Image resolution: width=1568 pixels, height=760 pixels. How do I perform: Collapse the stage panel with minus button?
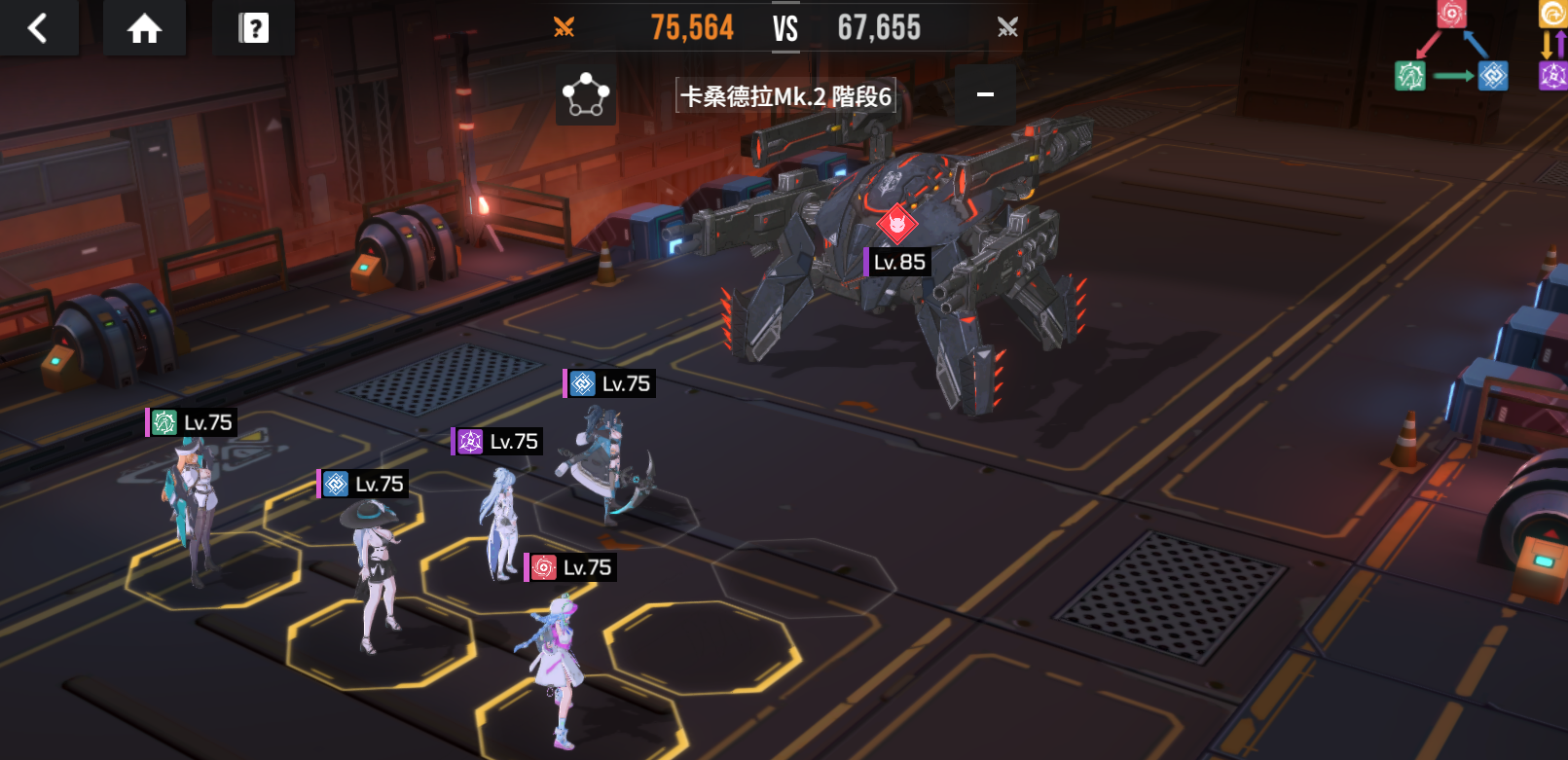click(x=985, y=94)
